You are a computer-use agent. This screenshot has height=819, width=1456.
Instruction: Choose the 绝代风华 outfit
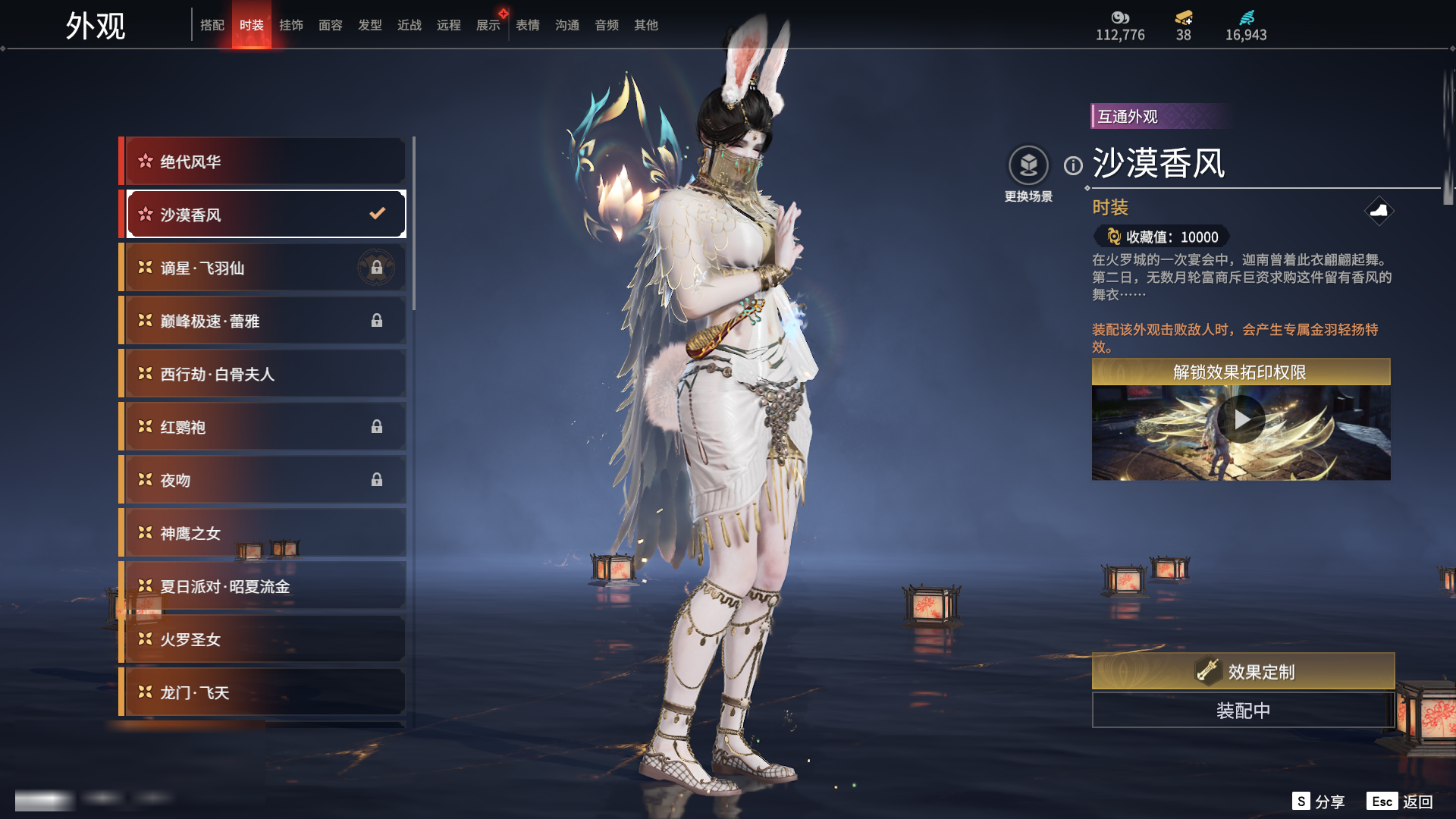264,162
